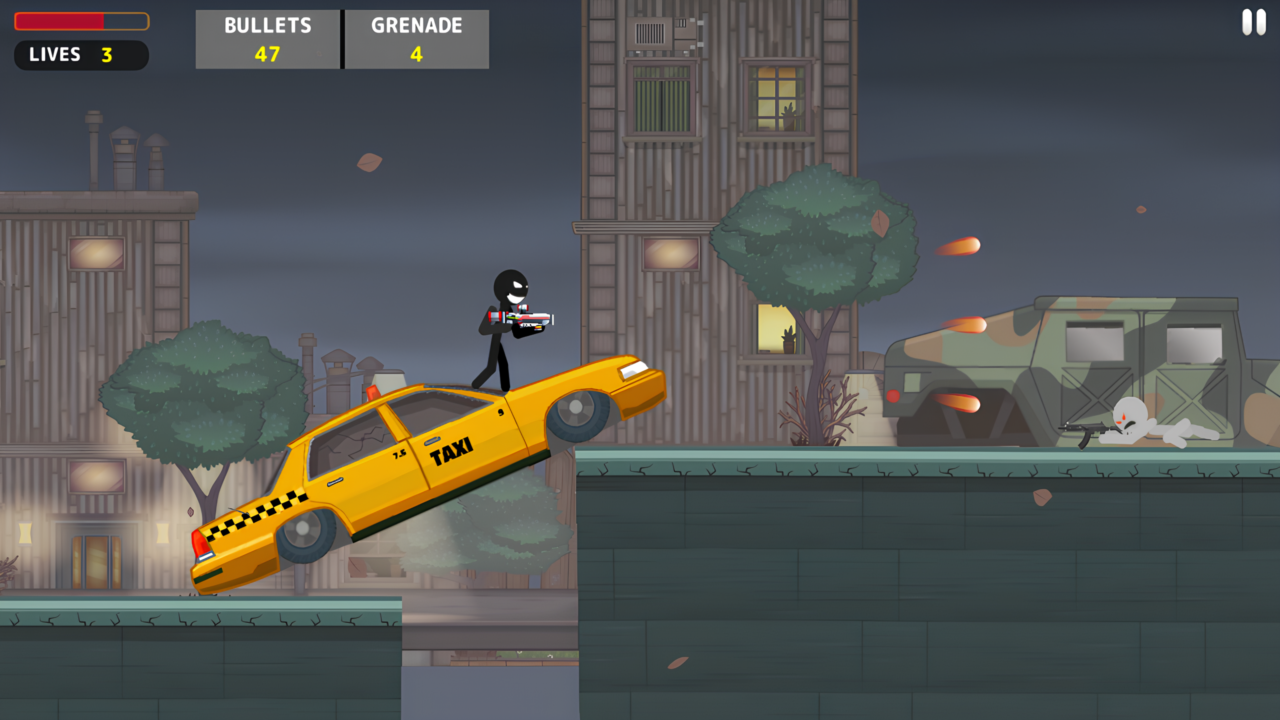Click the enemy stickman lying prone with rifle

click(1130, 430)
